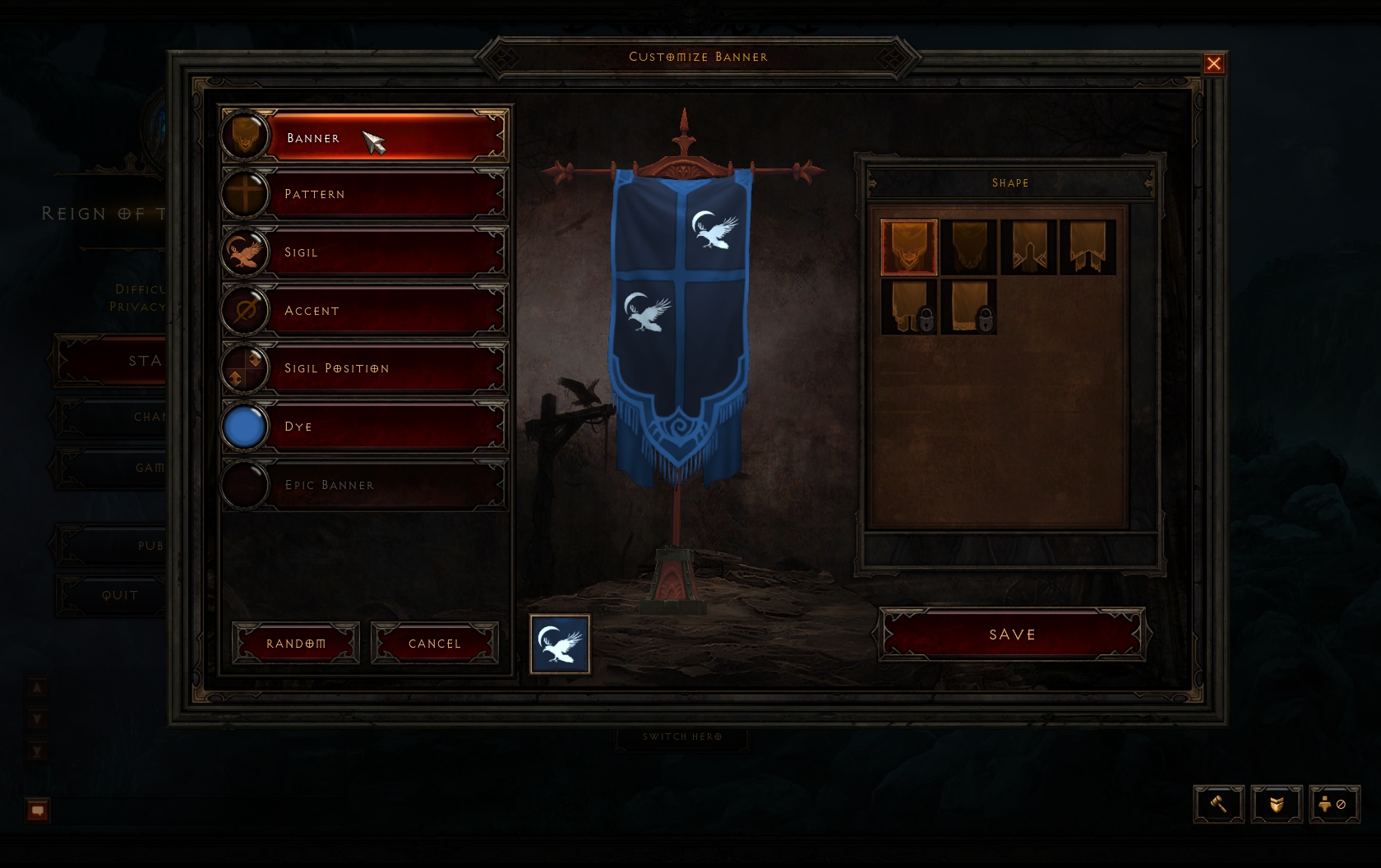Save the customized banner
Screen dimensions: 1381x868
[1012, 634]
